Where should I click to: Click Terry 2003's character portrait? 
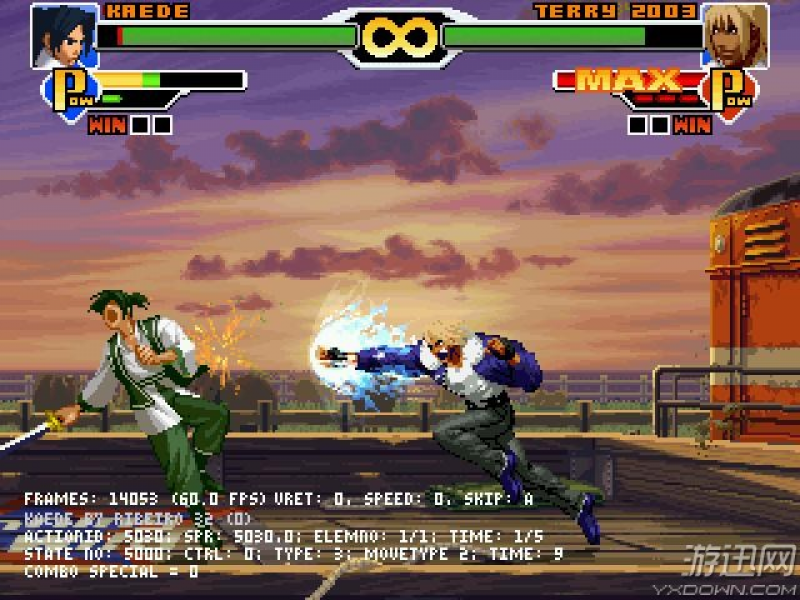(735, 35)
